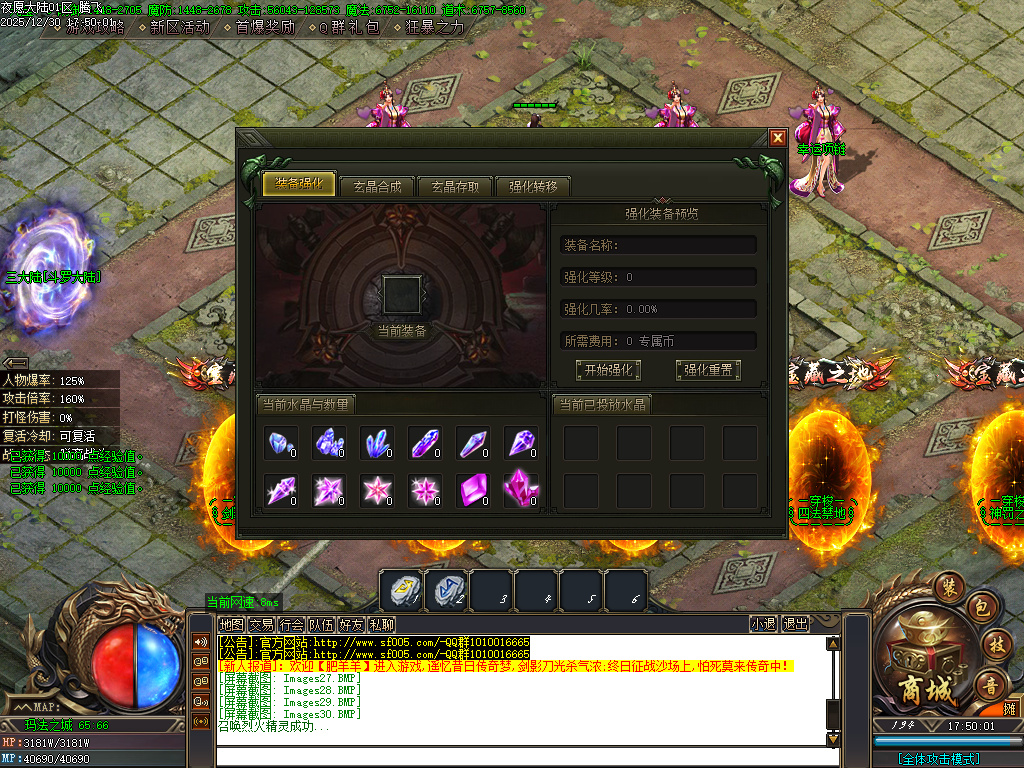The width and height of the screenshot is (1024, 768).
Task: Select the empty 当前装备 equipment slot
Action: point(402,295)
